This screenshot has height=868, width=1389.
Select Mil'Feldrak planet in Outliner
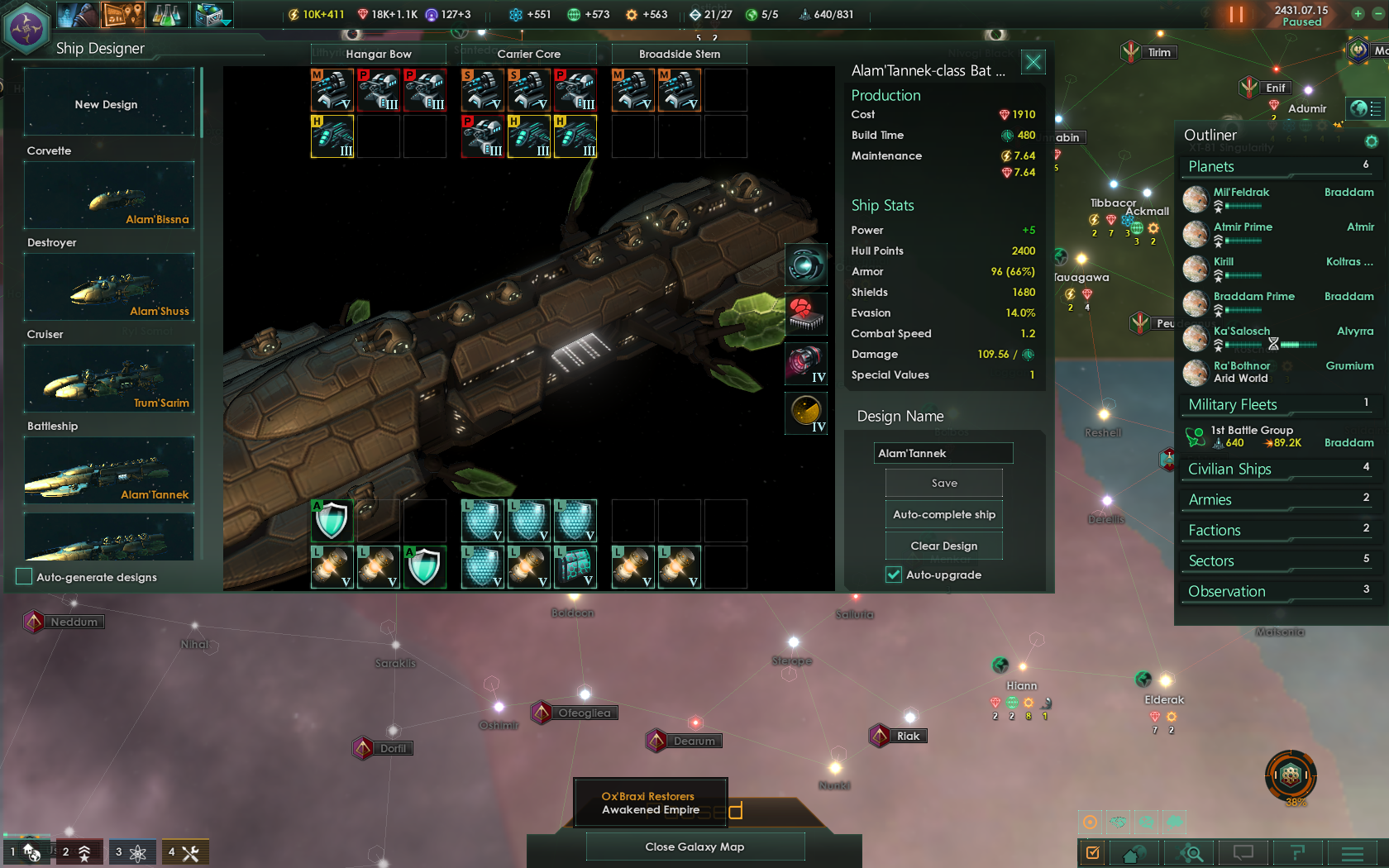click(x=1241, y=192)
